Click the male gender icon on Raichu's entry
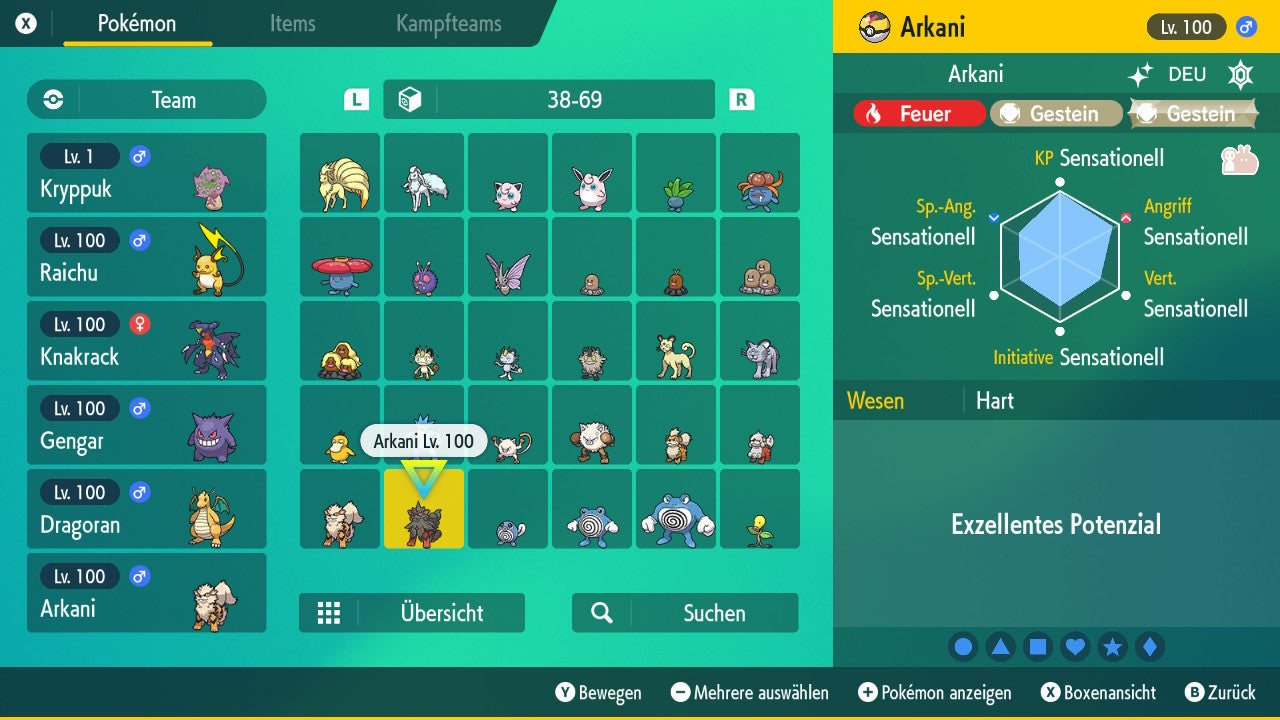1280x720 pixels. (139, 240)
